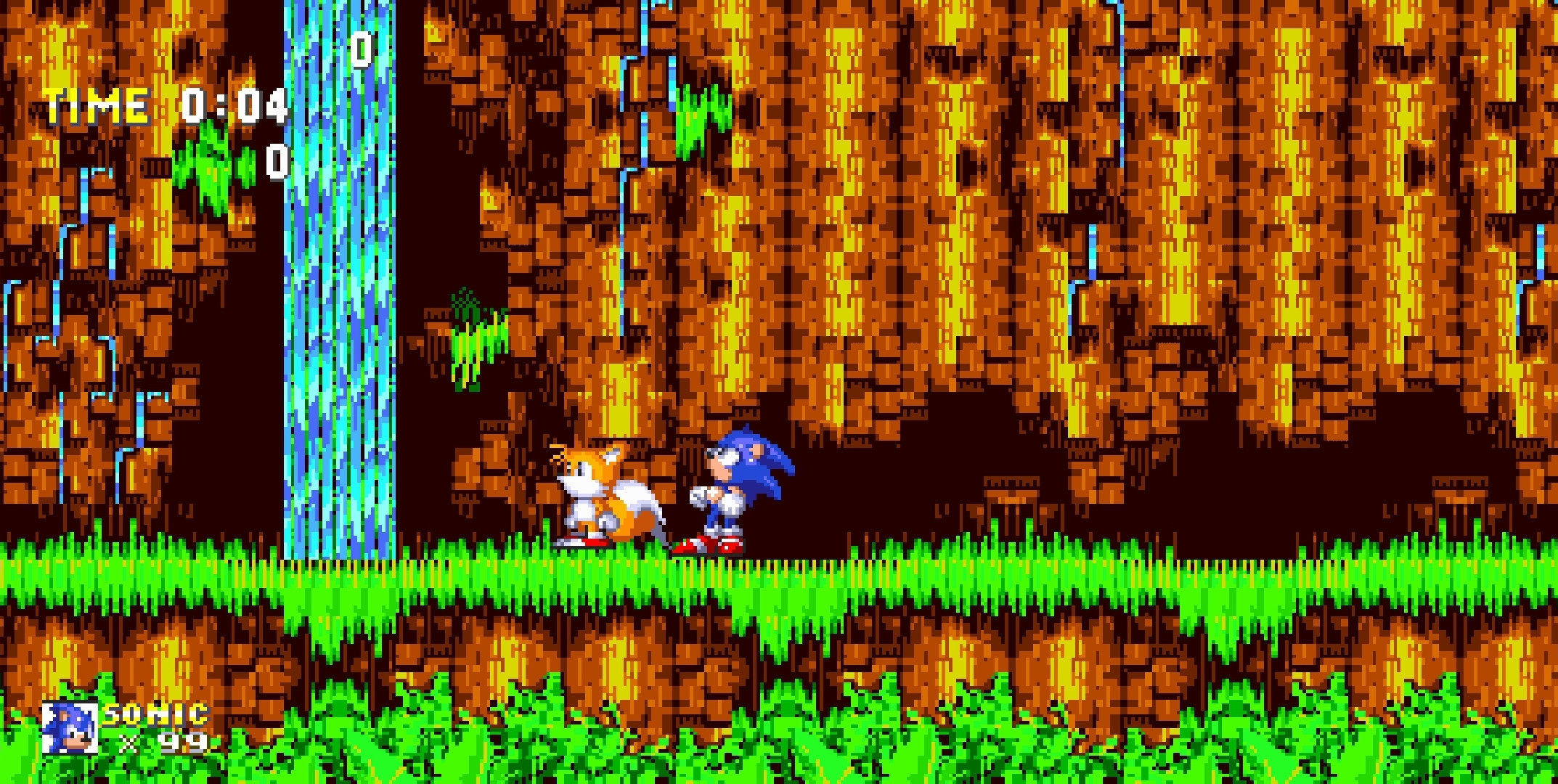This screenshot has width=1558, height=784.
Task: Click the score counter digit
Action: pyautogui.click(x=361, y=51)
